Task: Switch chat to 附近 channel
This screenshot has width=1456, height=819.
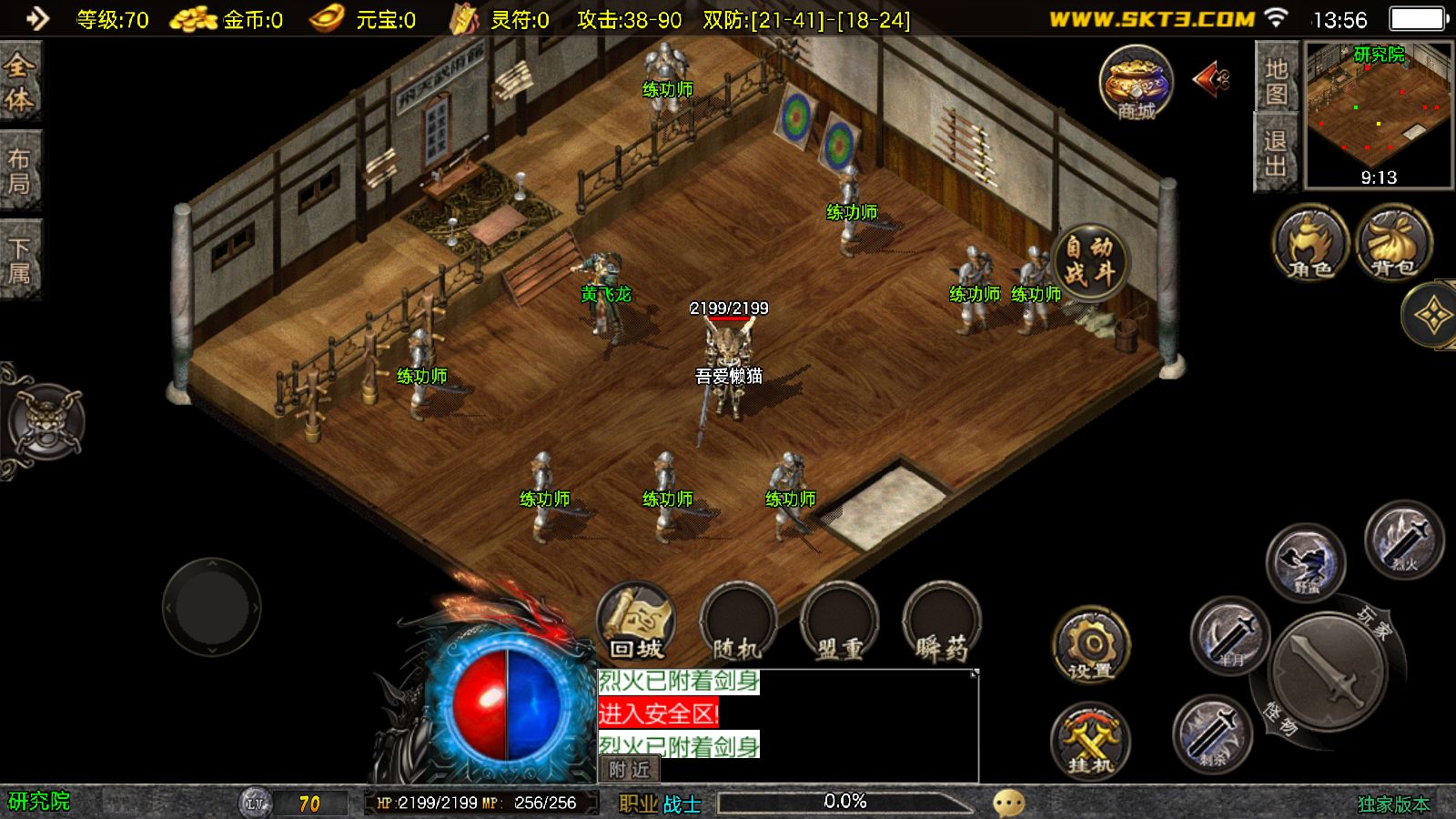Action: pyautogui.click(x=629, y=770)
